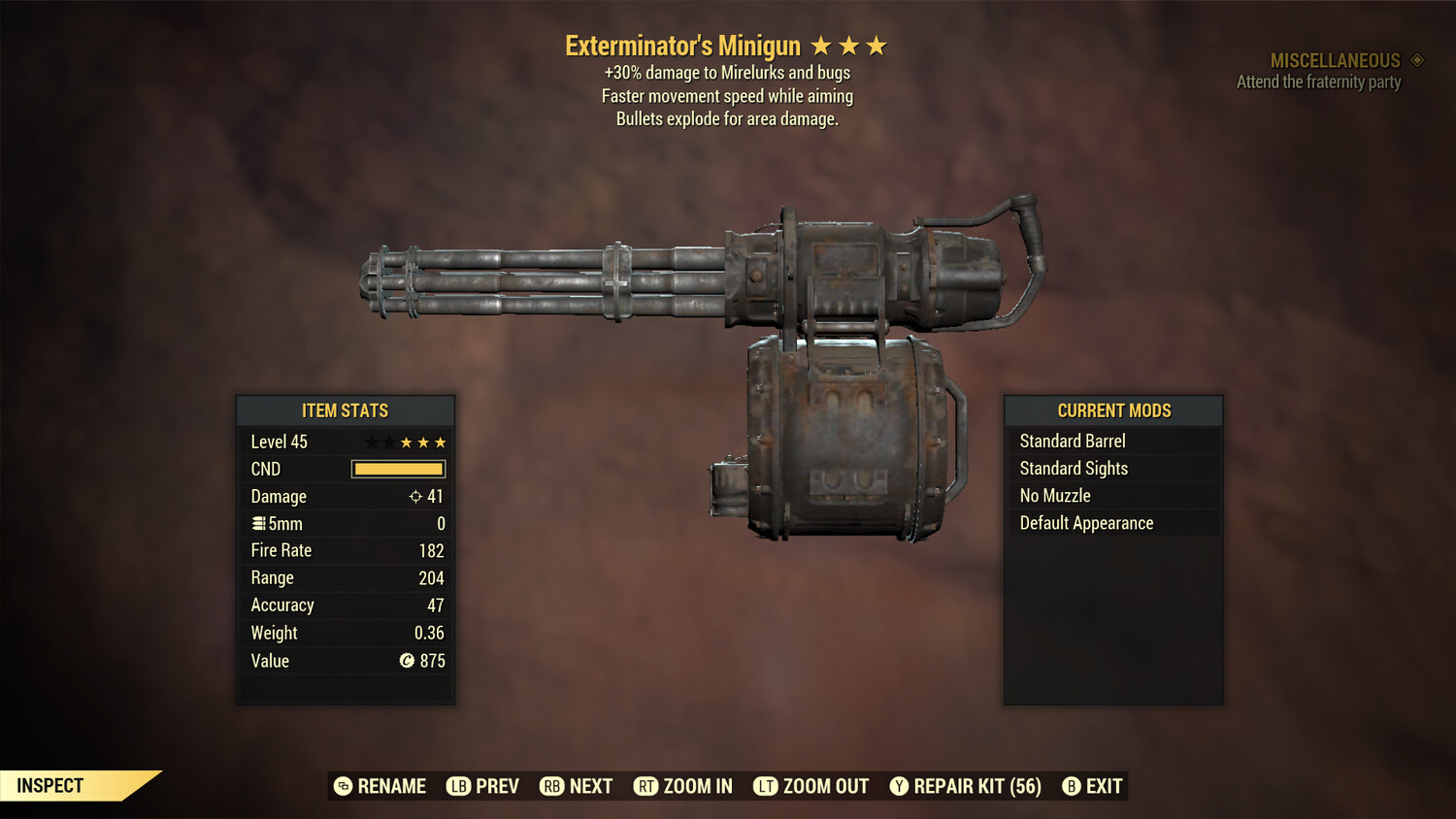Click the CURRENT MODS panel header
The width and height of the screenshot is (1456, 819).
coord(1112,410)
